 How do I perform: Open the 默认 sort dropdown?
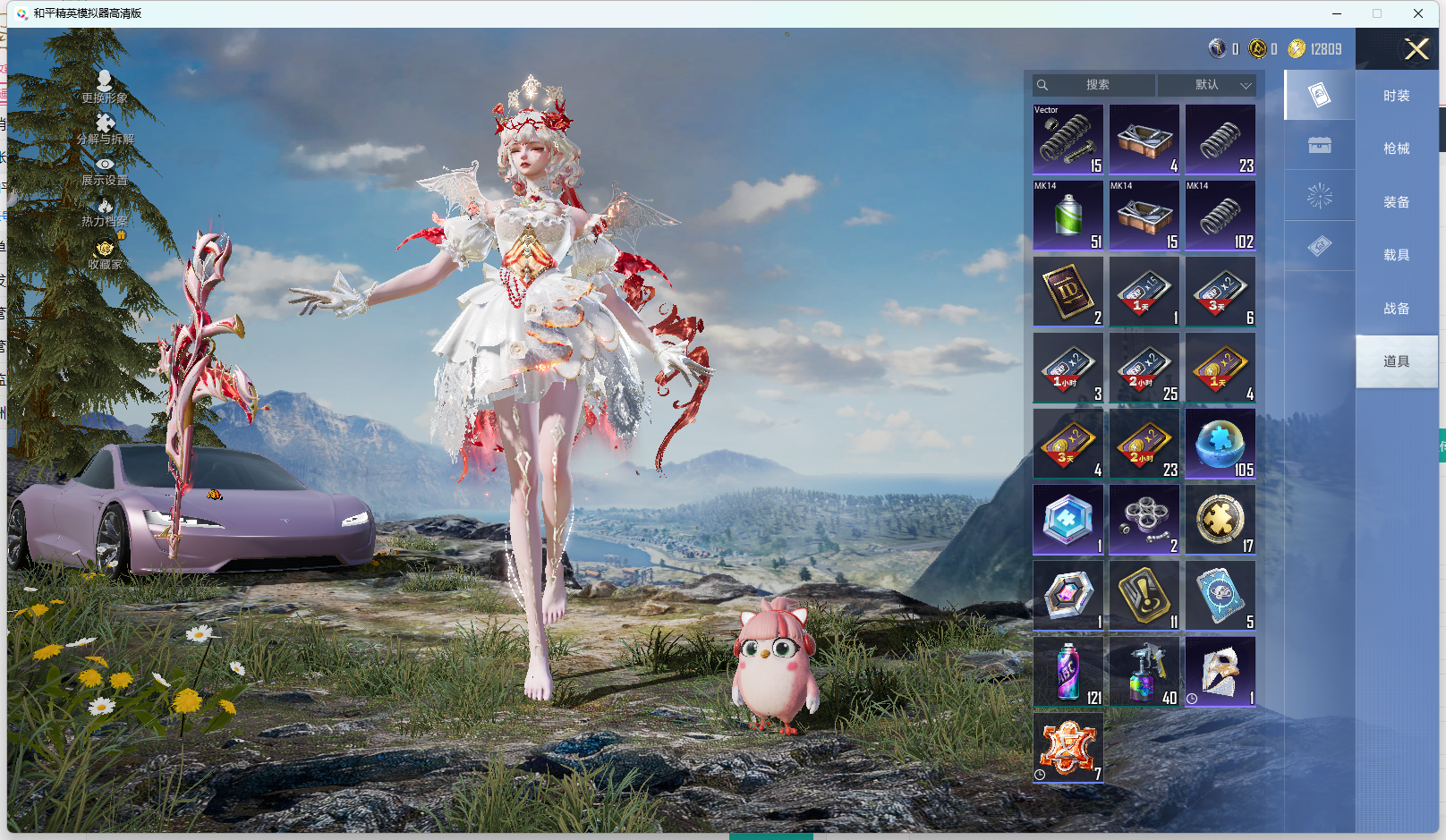1207,85
